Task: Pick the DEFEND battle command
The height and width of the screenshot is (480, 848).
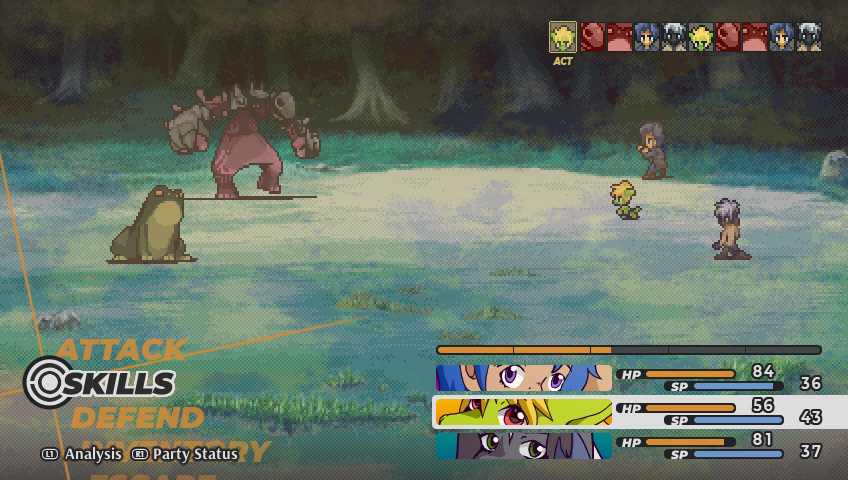Action: pos(137,417)
